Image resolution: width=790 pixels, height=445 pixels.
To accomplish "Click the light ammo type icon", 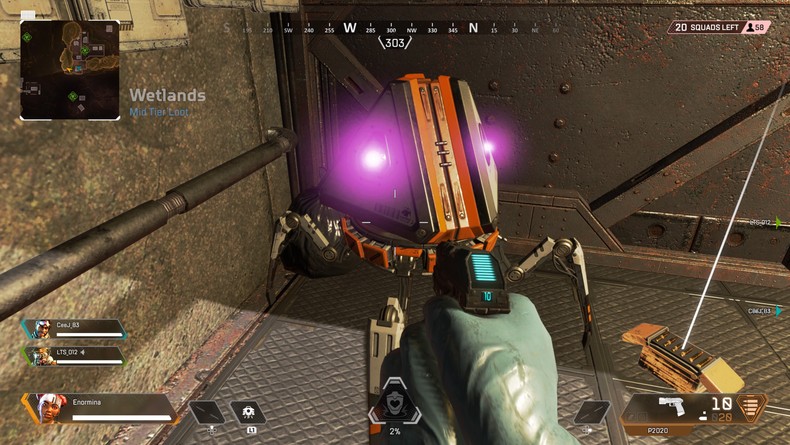I will pos(750,406).
